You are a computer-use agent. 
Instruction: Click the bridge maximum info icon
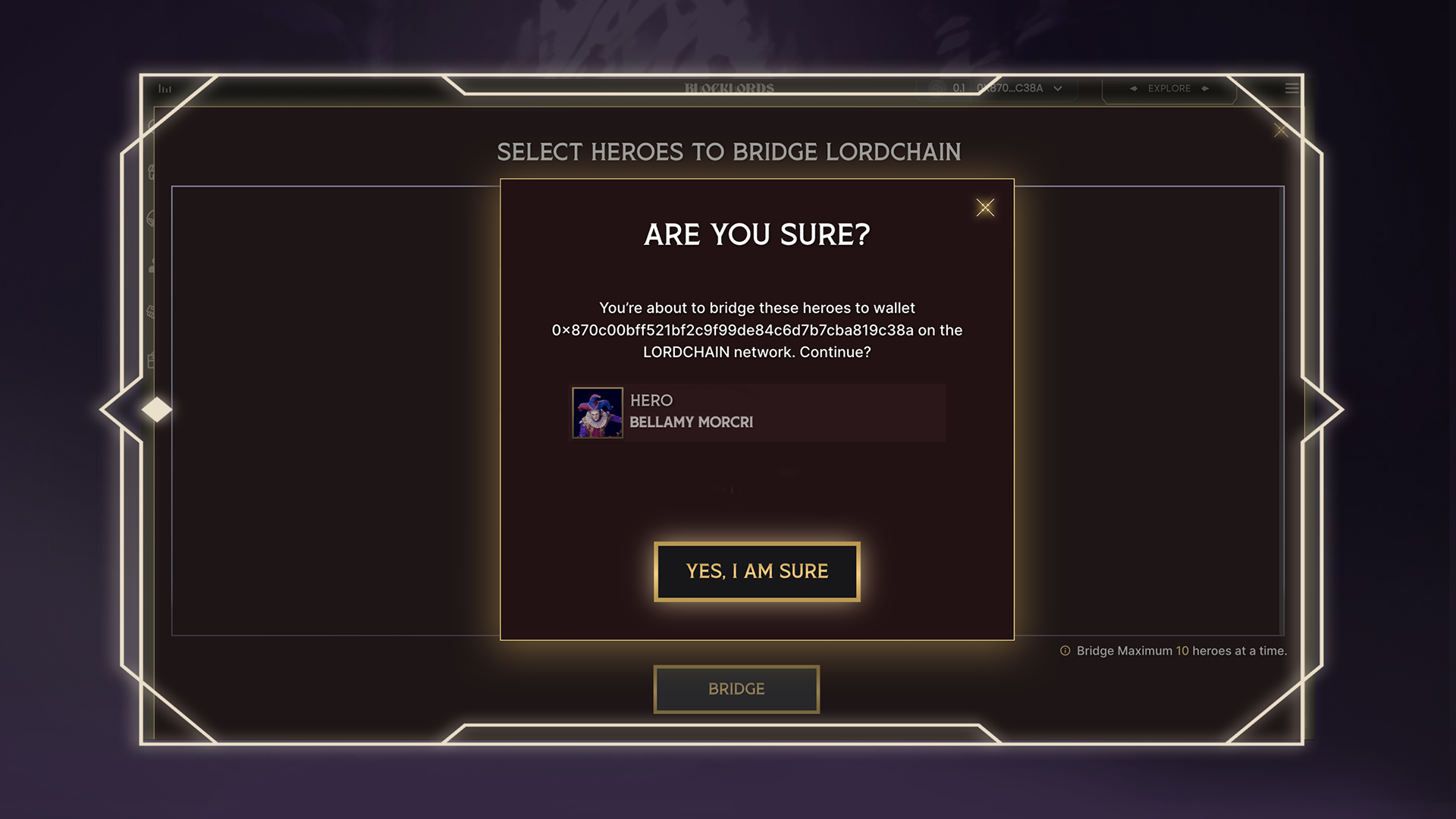click(x=1065, y=651)
